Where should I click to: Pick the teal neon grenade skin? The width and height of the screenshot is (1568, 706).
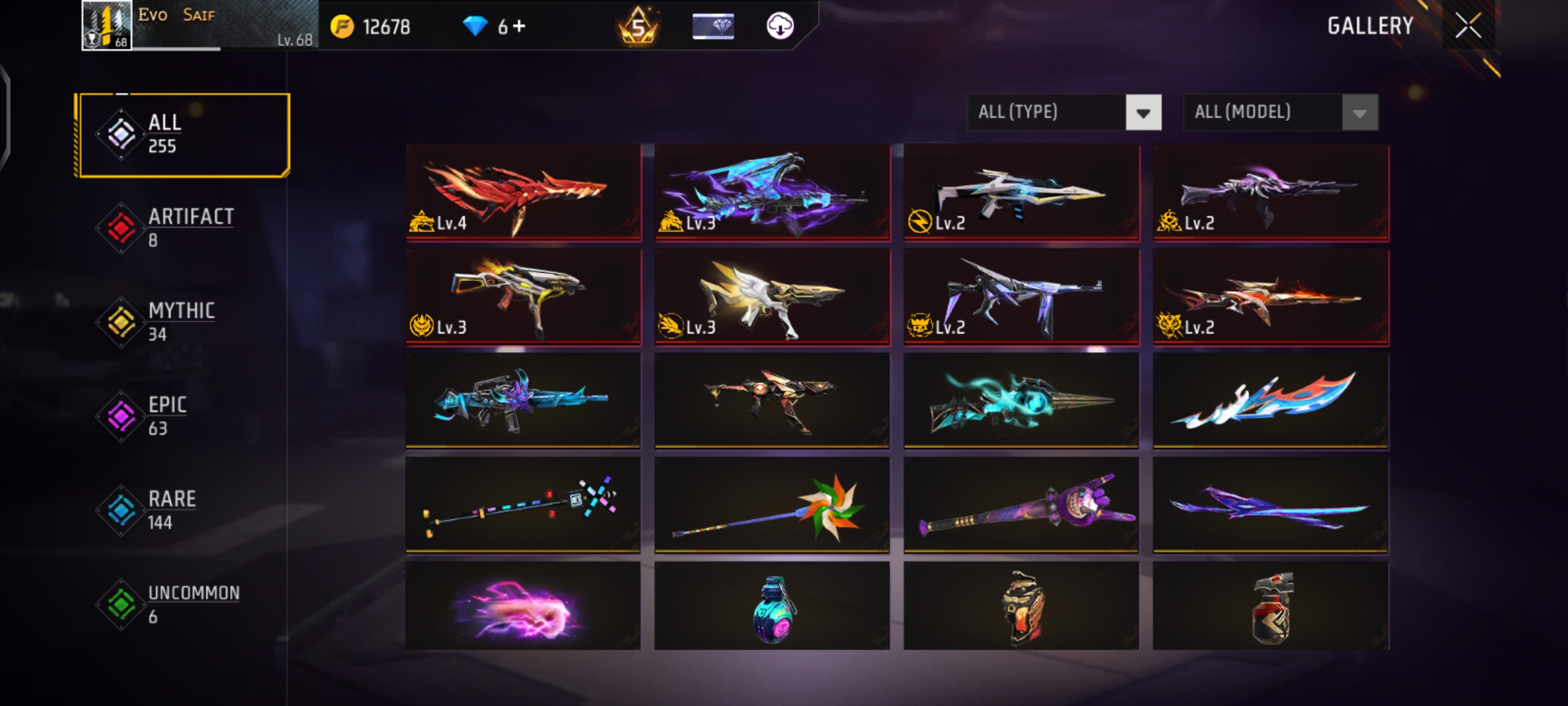coord(772,607)
